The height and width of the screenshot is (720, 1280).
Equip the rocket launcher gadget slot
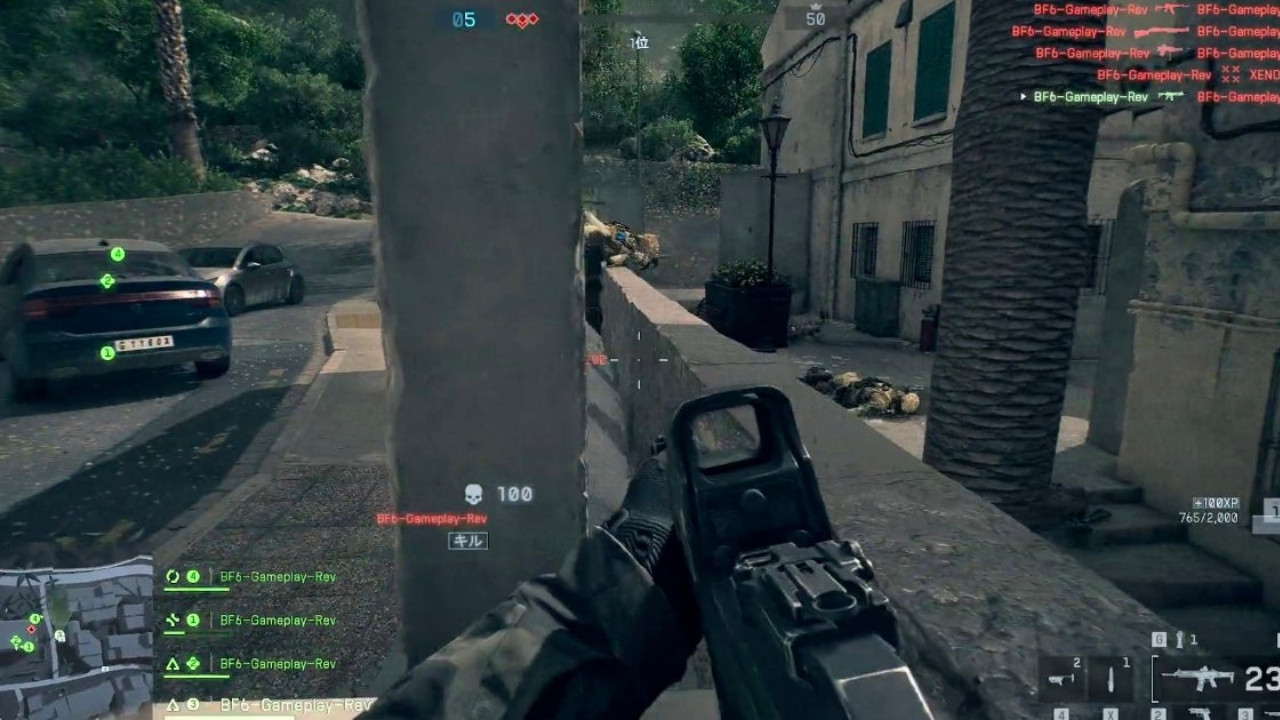pyautogui.click(x=1061, y=680)
